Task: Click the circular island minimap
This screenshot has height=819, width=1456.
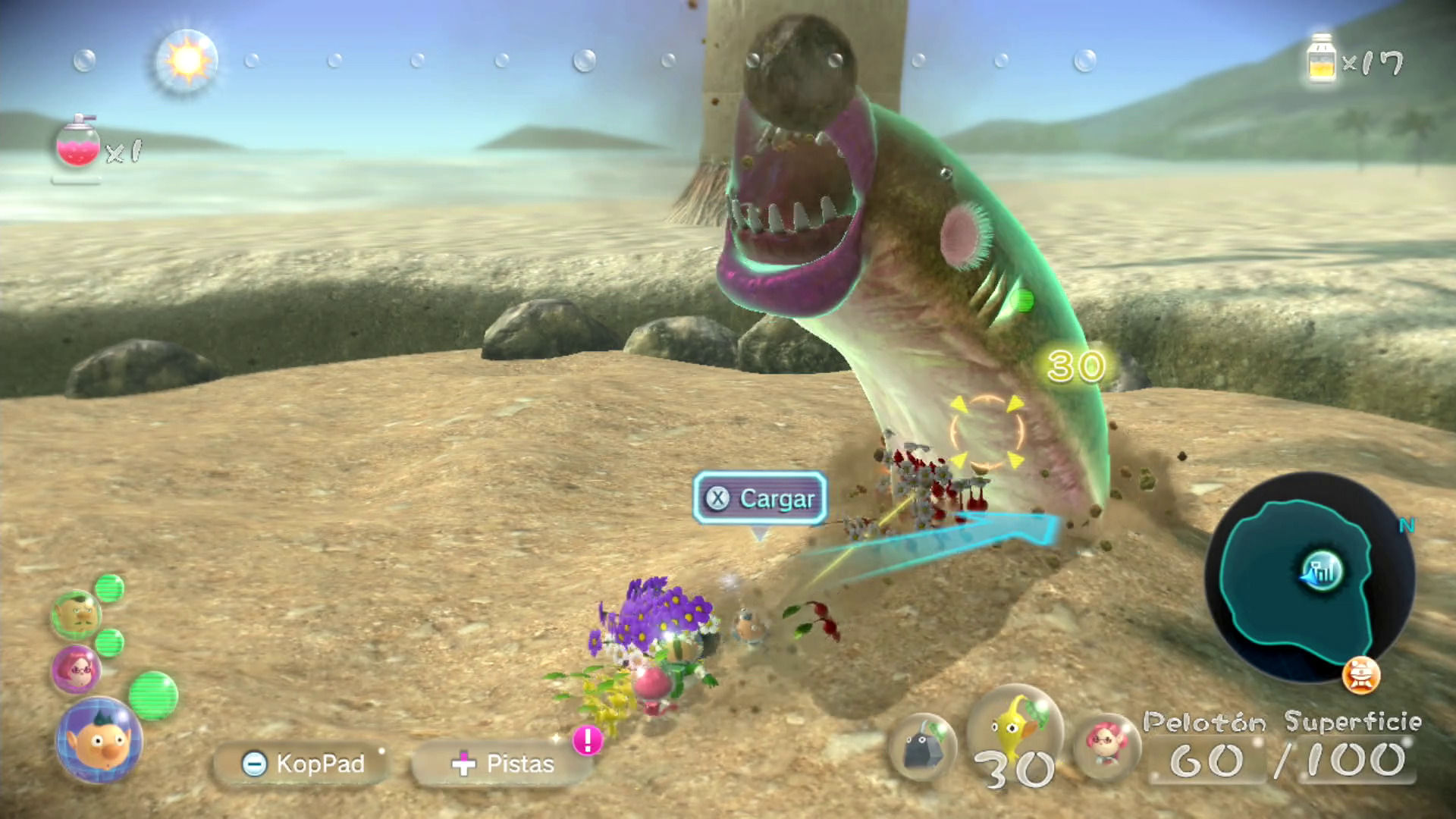Action: [x=1309, y=578]
